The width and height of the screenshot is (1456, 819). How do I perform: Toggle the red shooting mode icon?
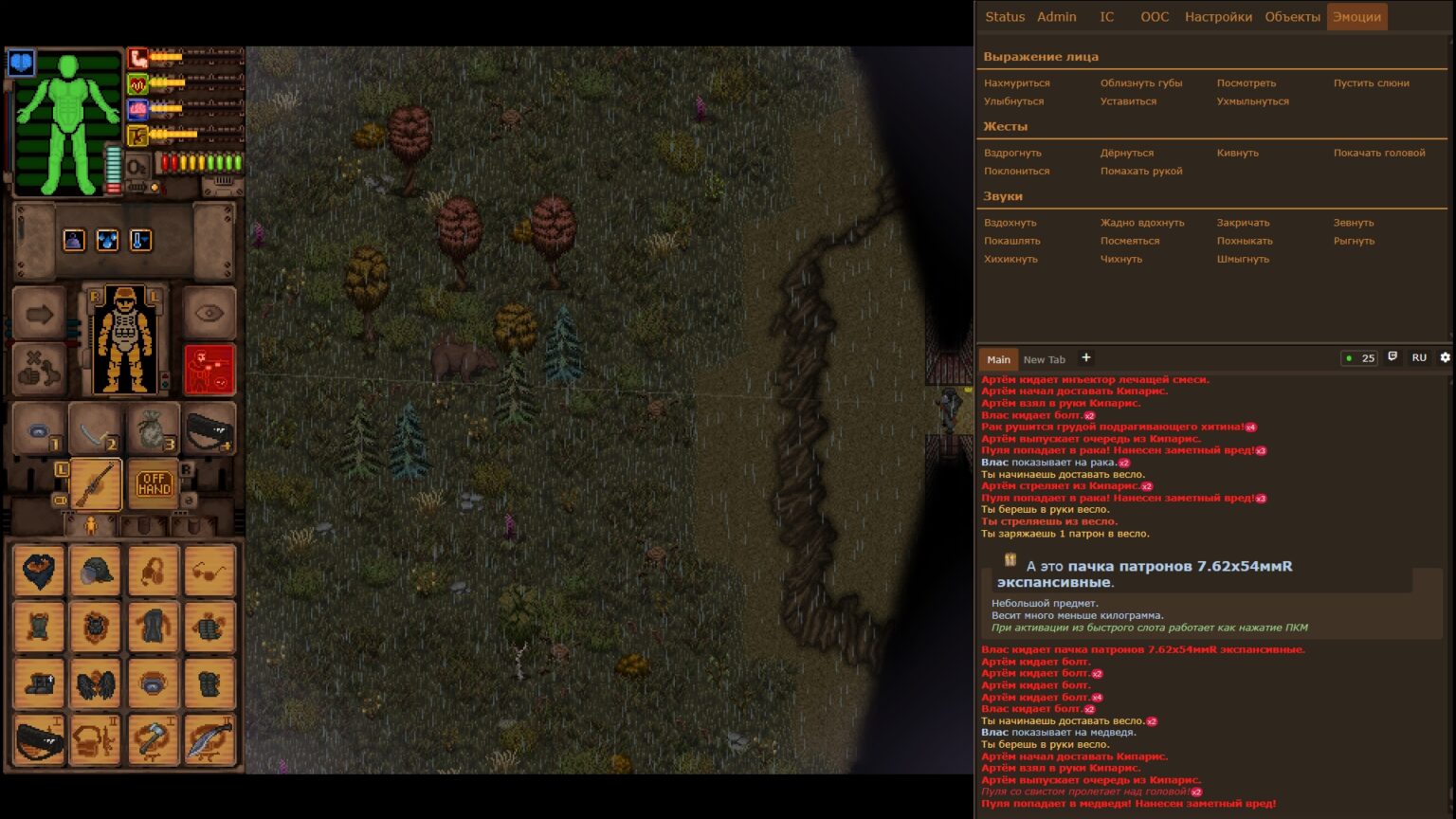(209, 369)
